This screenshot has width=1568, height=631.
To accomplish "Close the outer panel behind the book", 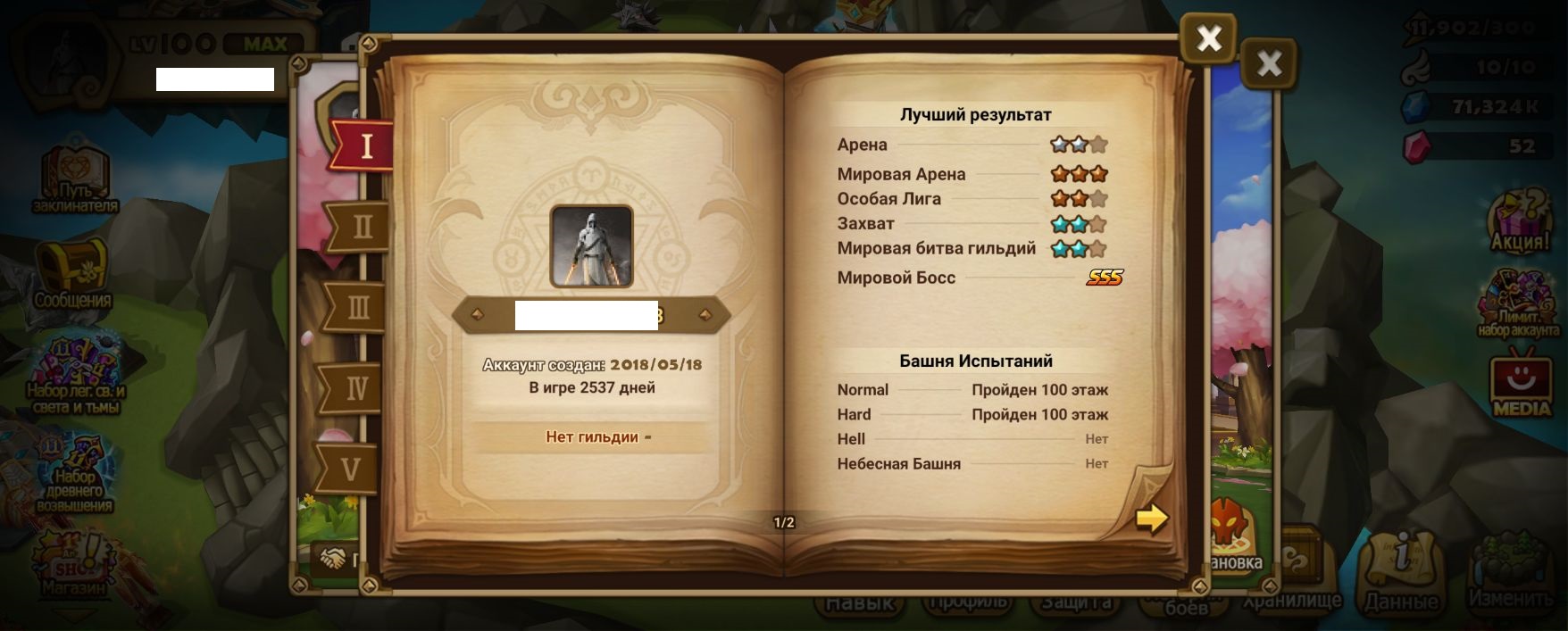I will [1268, 63].
